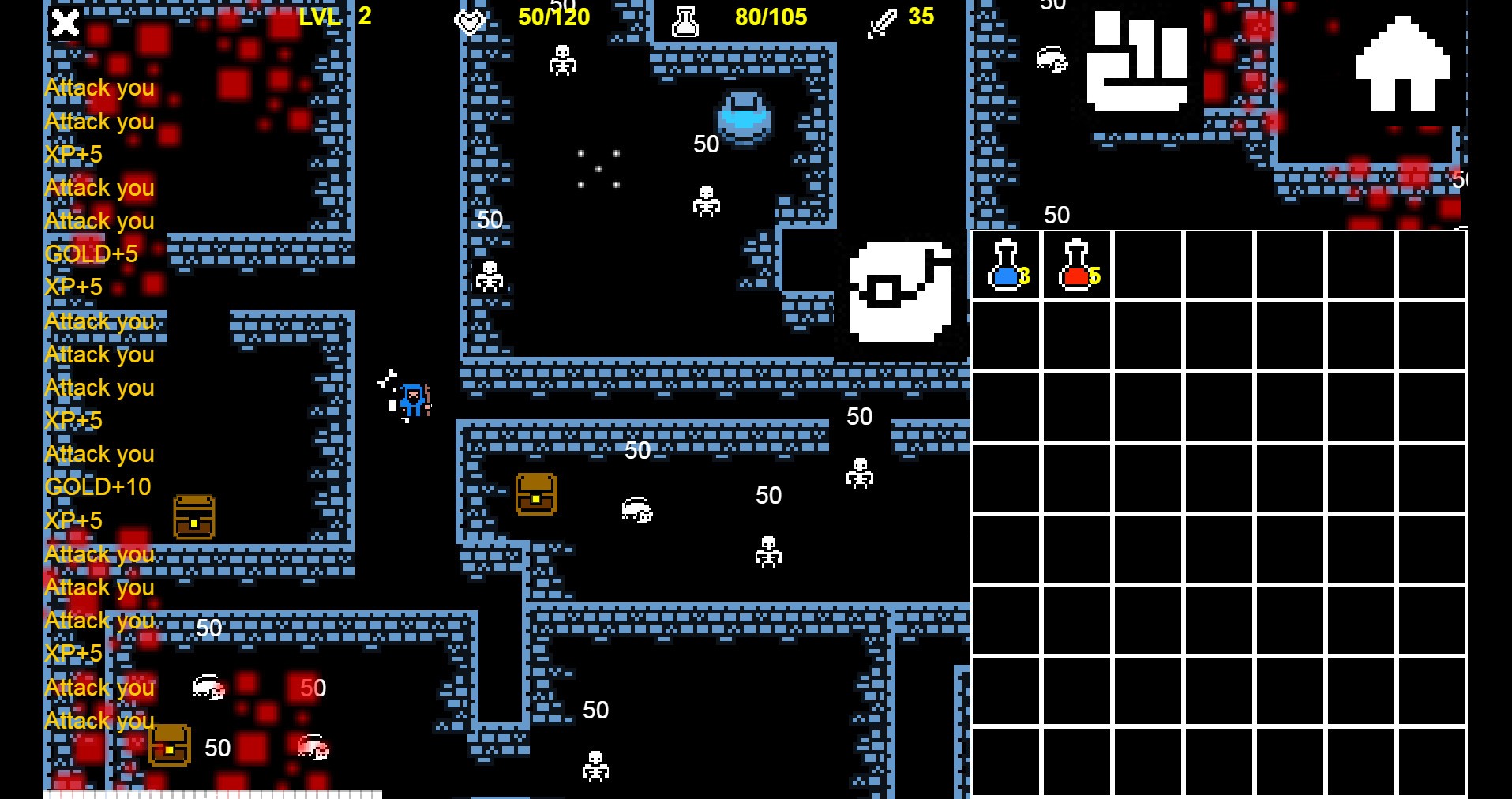Click the rat enemy near the center chest

tap(634, 509)
